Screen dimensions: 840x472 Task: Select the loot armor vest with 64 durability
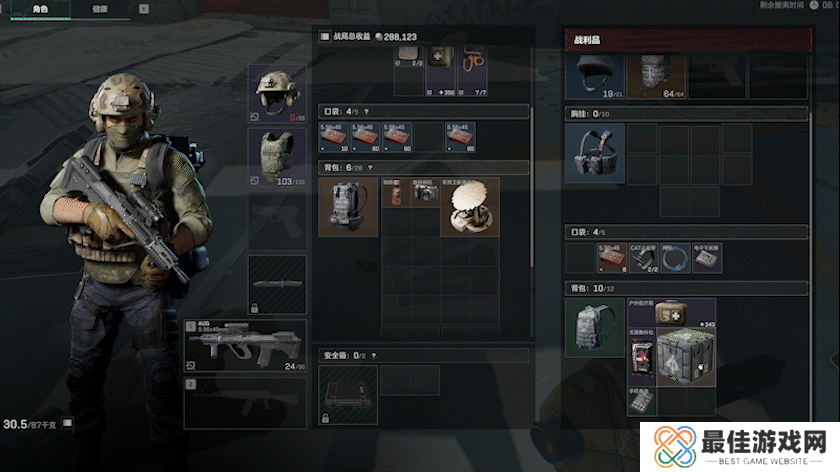[x=656, y=76]
